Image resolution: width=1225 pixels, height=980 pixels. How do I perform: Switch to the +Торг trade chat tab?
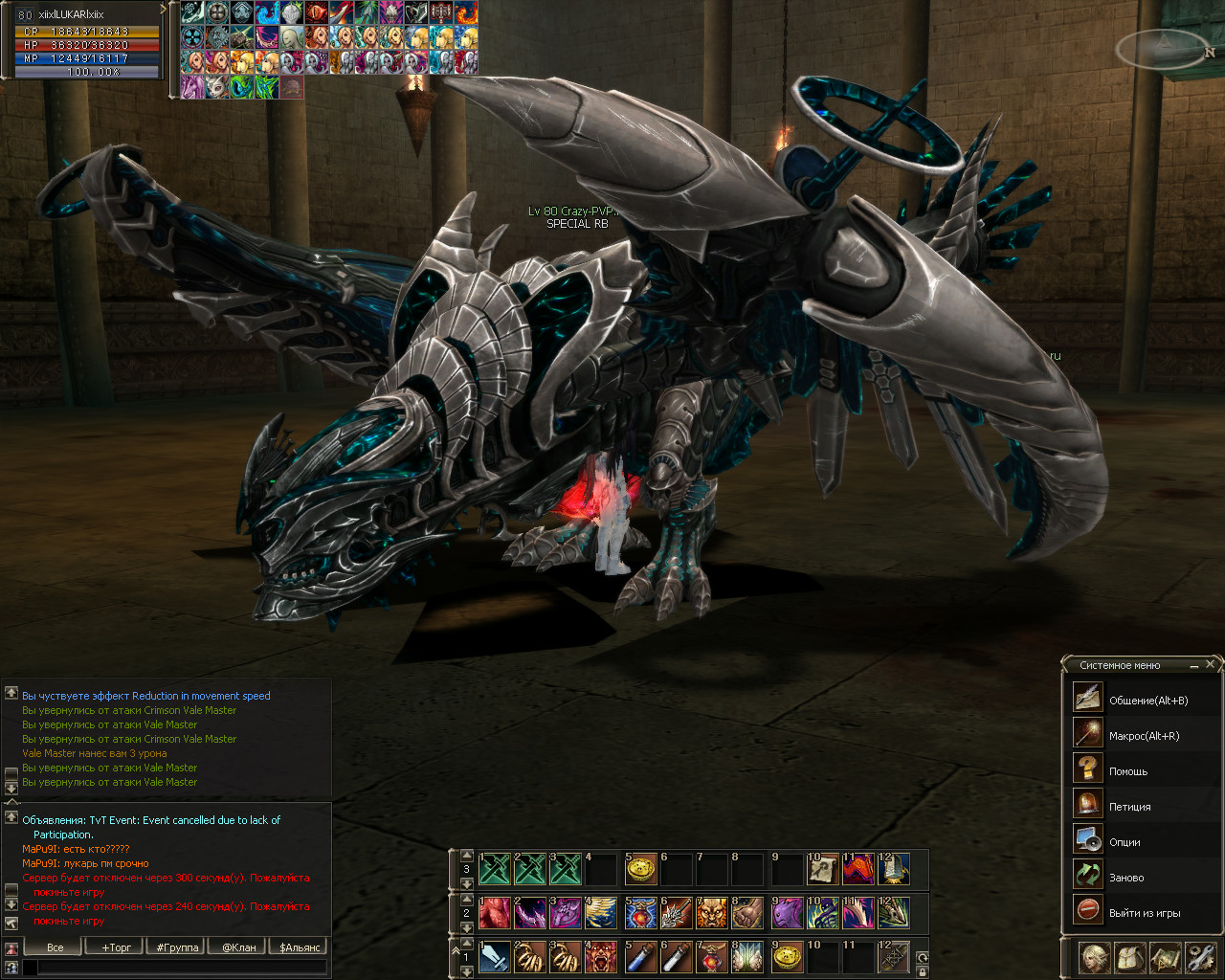pos(117,947)
